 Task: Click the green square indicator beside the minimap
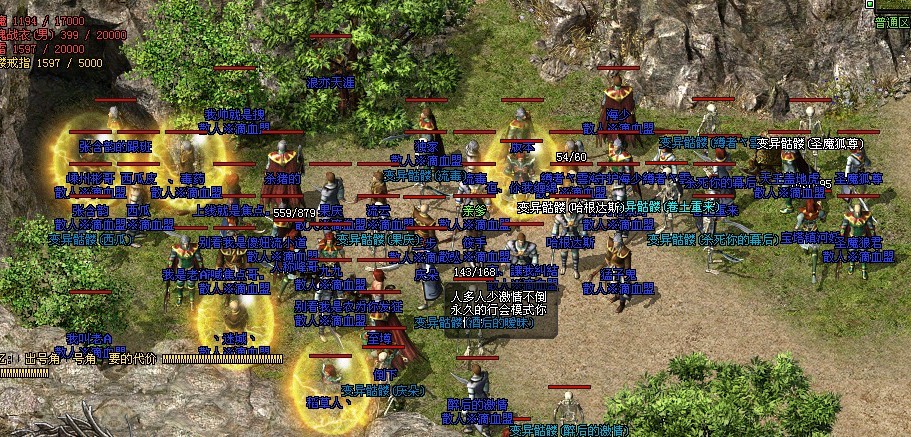click(x=868, y=6)
